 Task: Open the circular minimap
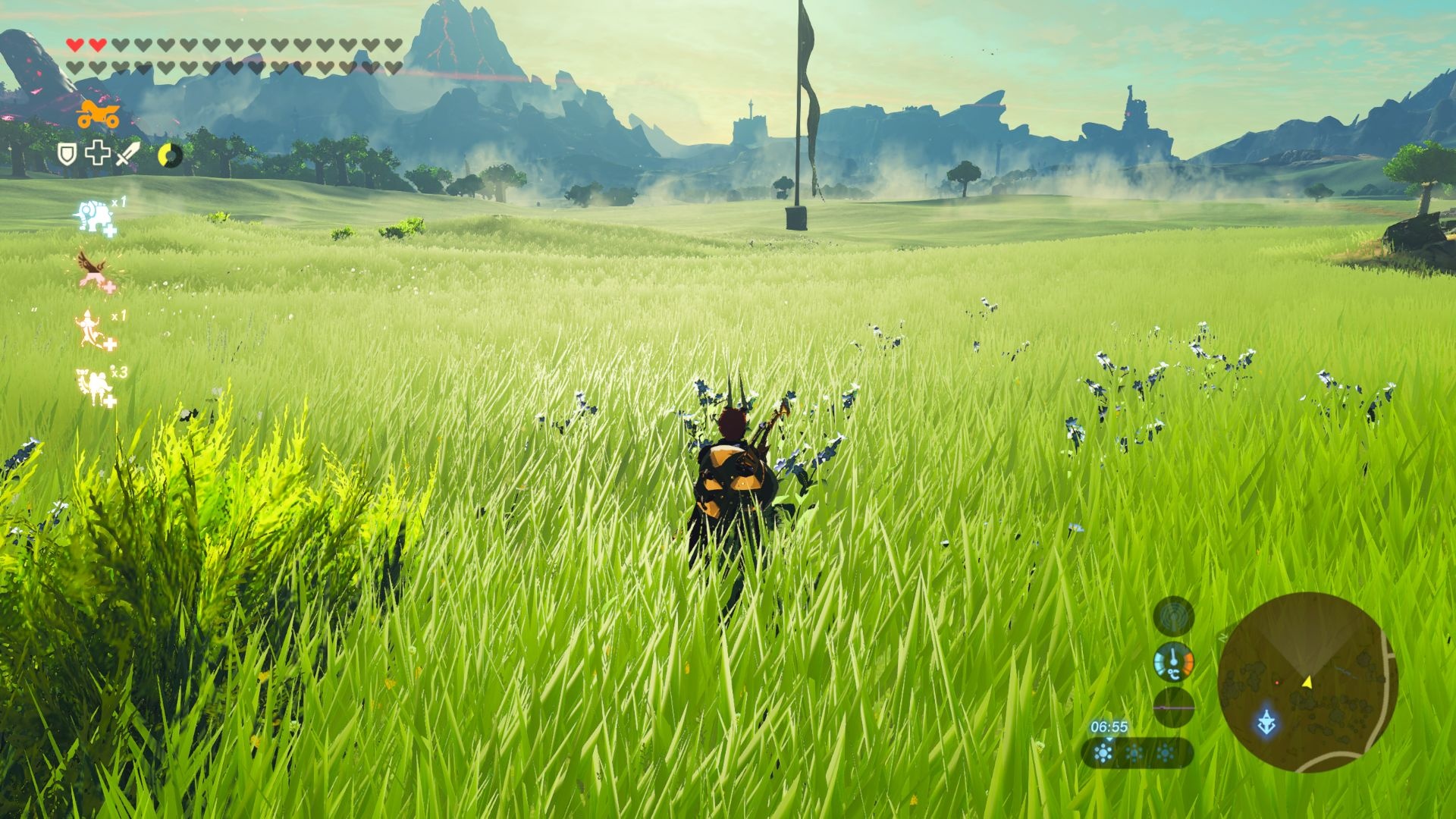click(x=1307, y=681)
